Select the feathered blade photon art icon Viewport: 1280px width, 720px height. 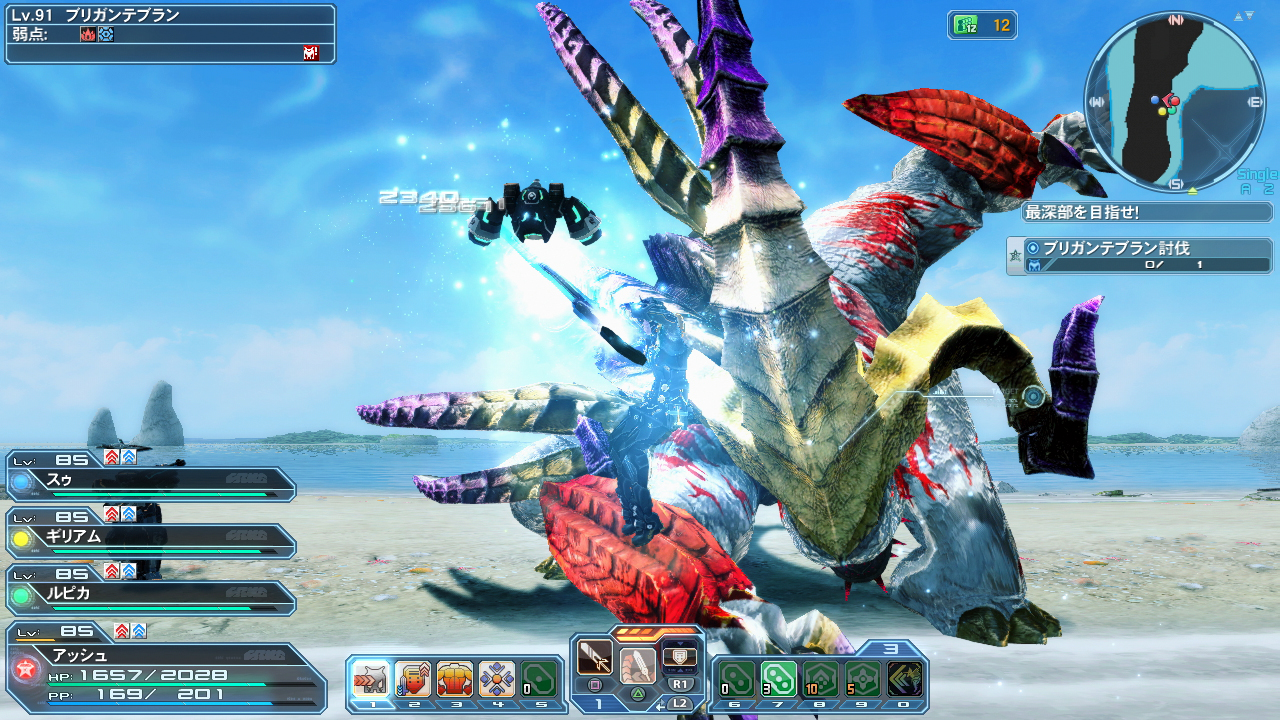[637, 664]
